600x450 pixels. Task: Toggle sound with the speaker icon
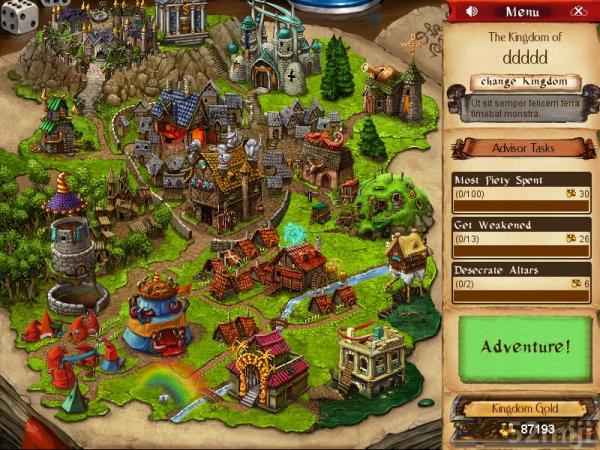[x=472, y=12]
